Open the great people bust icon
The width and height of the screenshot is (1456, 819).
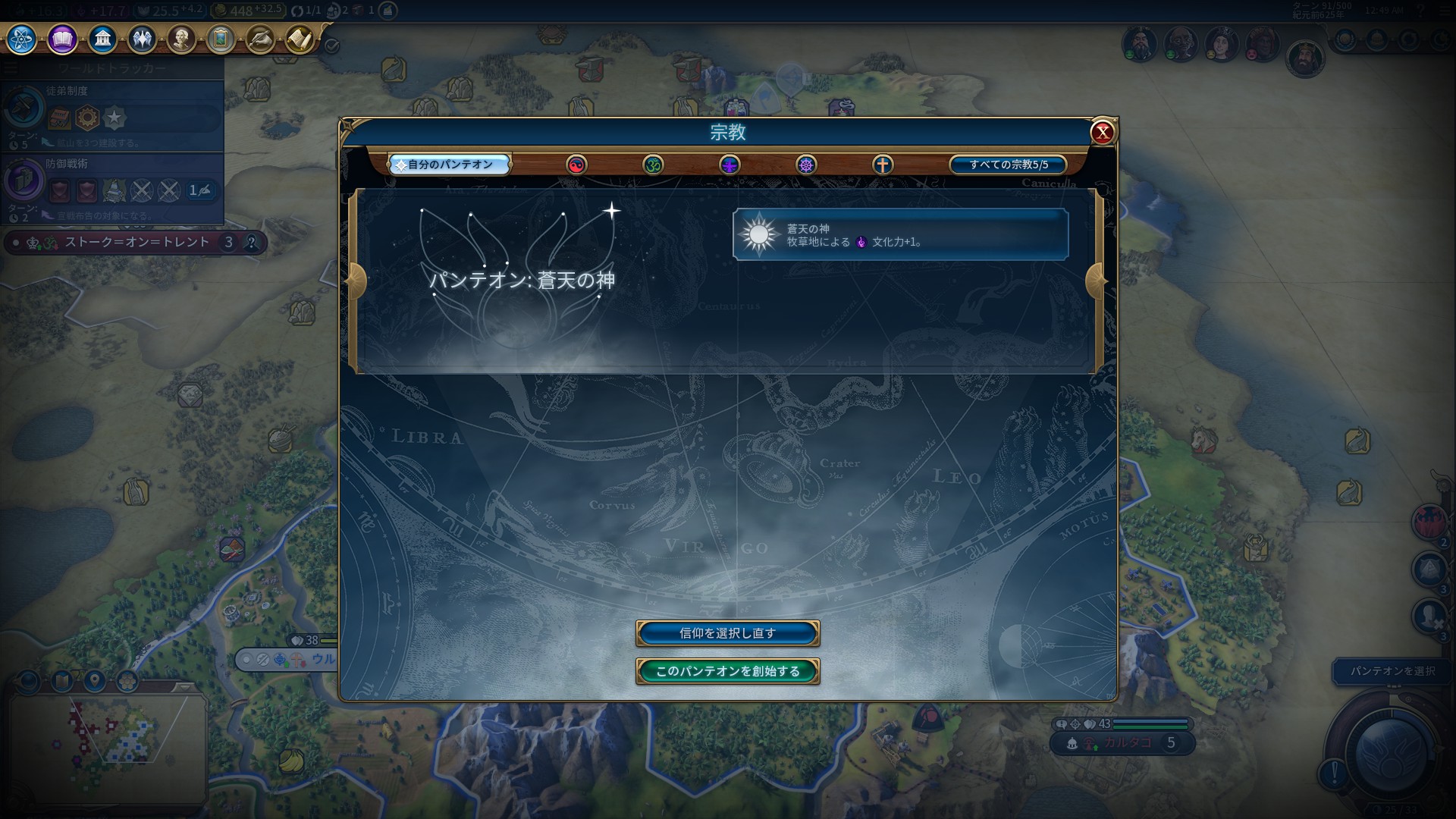[x=181, y=39]
